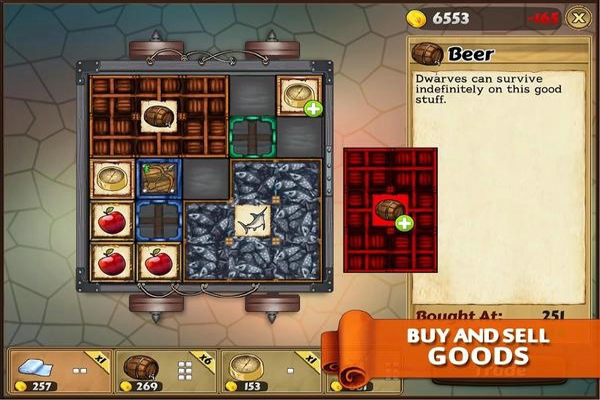Image resolution: width=600 pixels, height=400 pixels.
Task: Select the blue-framed crate holding a satchel
Action: 159,179
